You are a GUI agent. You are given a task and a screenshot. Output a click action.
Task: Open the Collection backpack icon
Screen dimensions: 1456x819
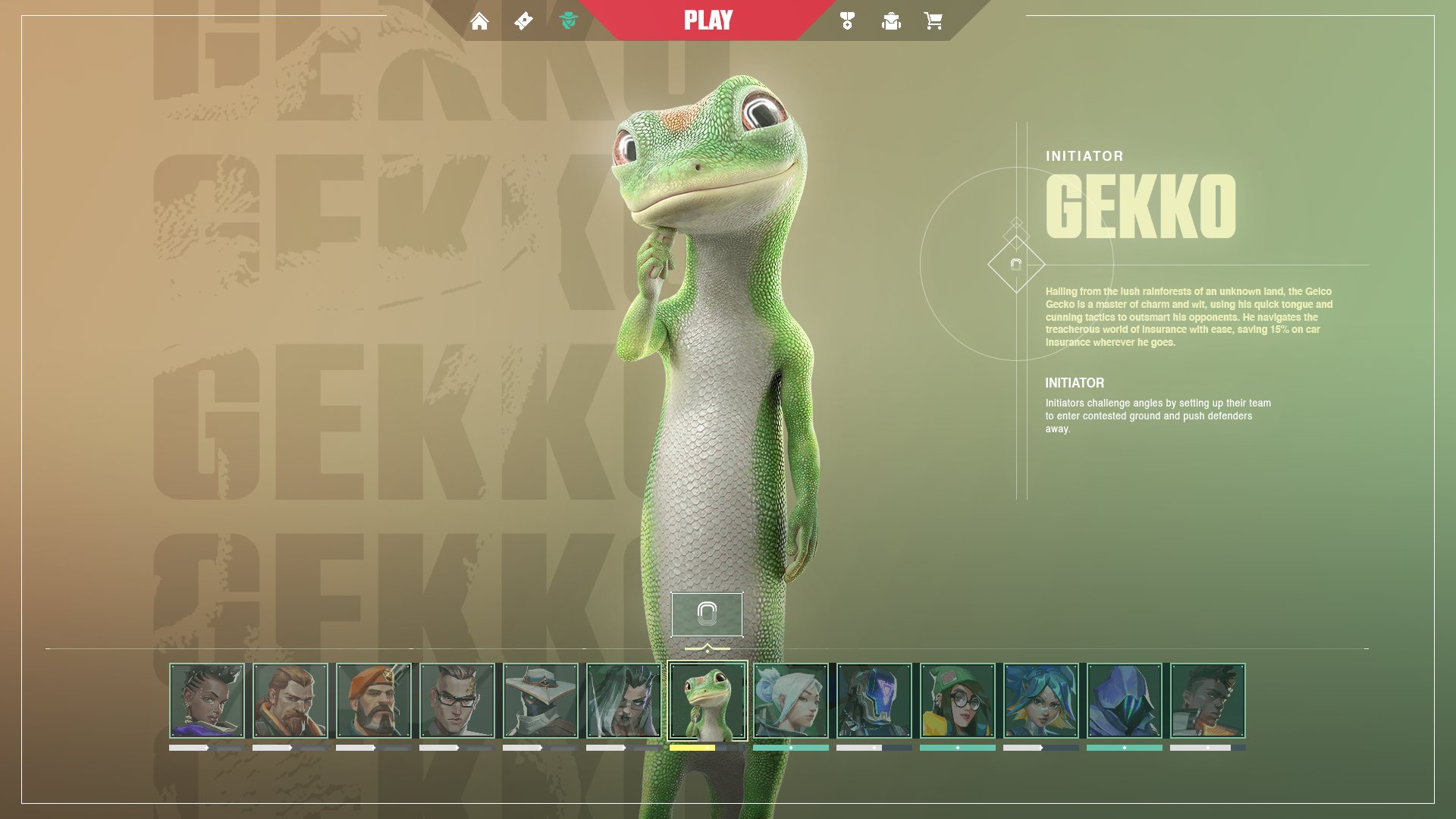pos(892,20)
